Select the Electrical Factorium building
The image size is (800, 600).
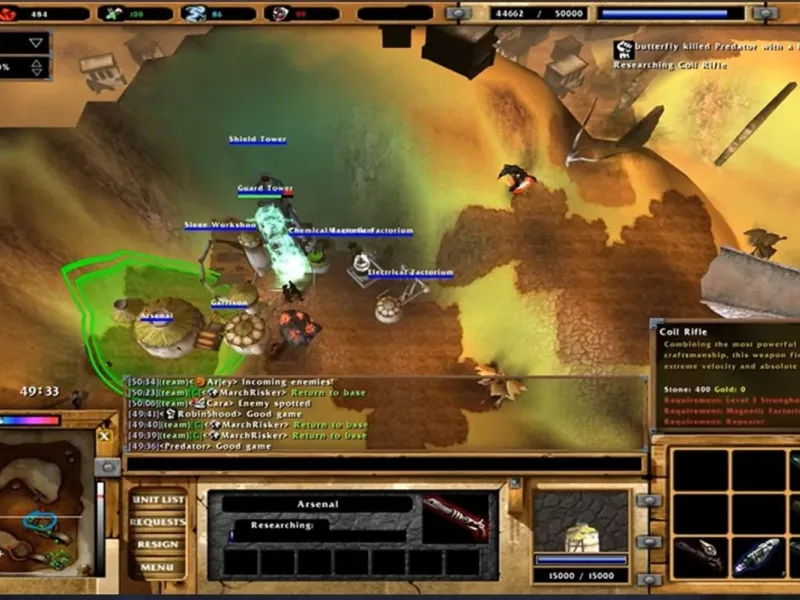tap(392, 303)
